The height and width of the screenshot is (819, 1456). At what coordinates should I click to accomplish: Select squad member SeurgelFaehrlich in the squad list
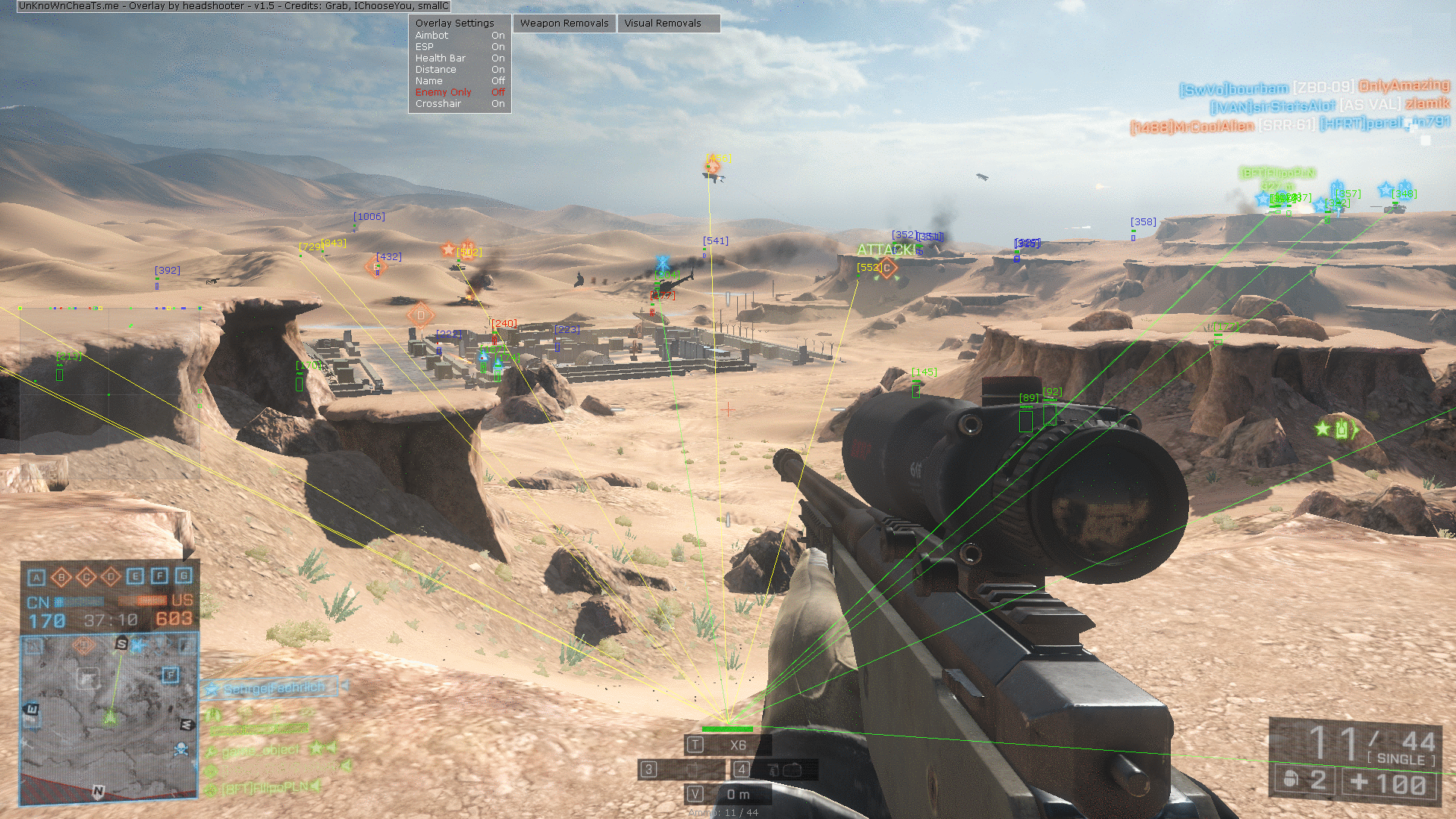point(273,688)
